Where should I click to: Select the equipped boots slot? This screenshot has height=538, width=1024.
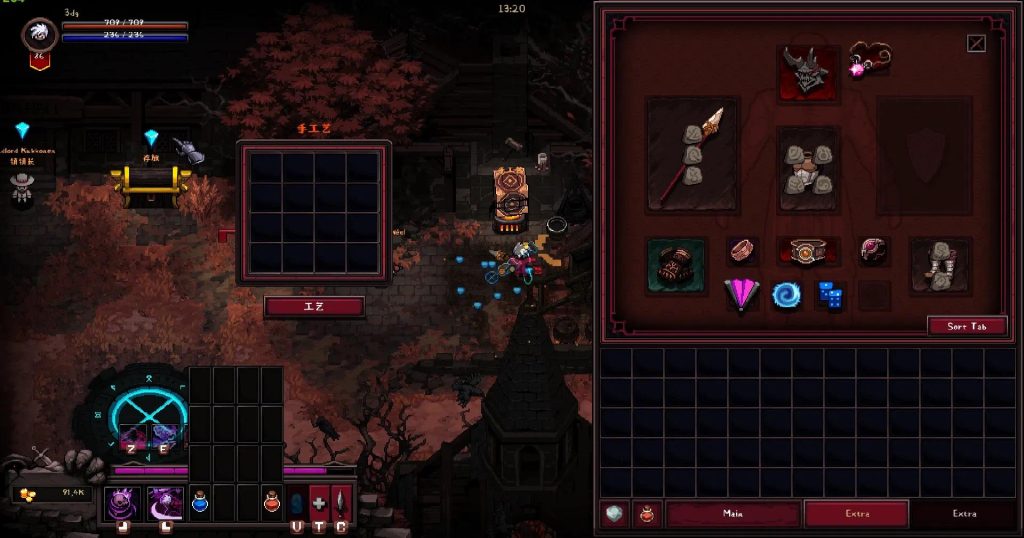(939, 265)
